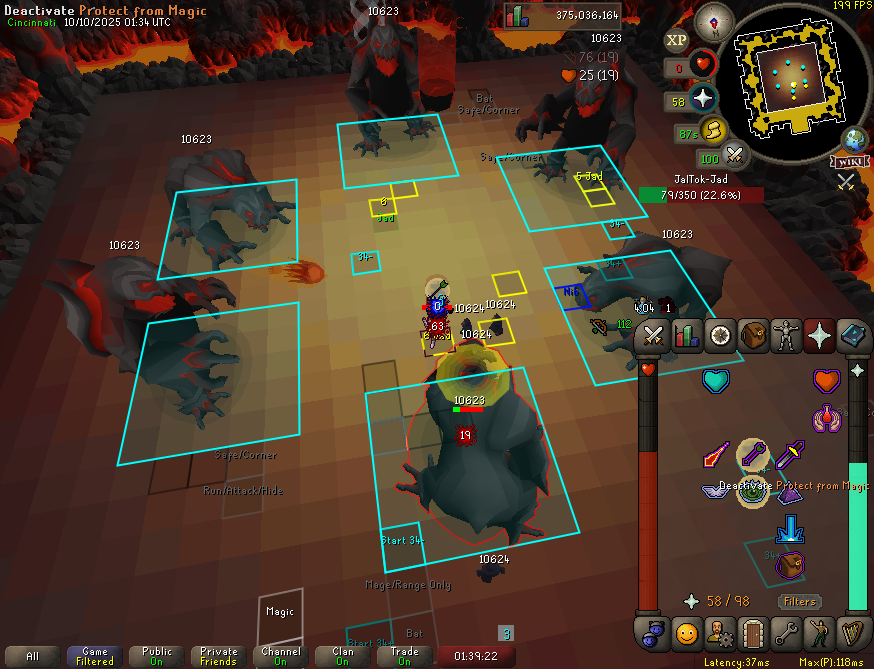
Task: Use the Special Attack orb
Action: click(736, 155)
